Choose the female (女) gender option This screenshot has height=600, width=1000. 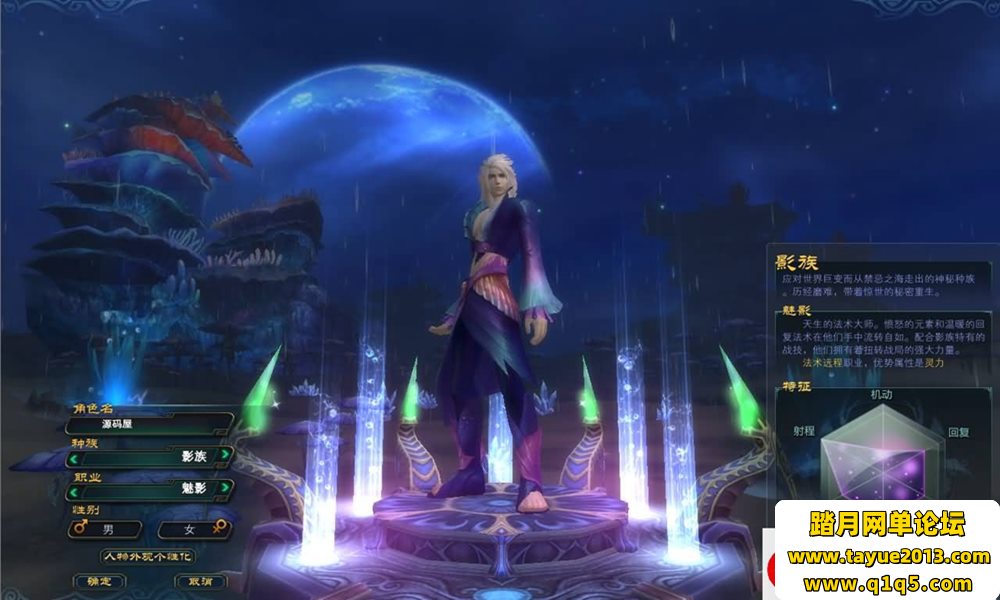[194, 528]
